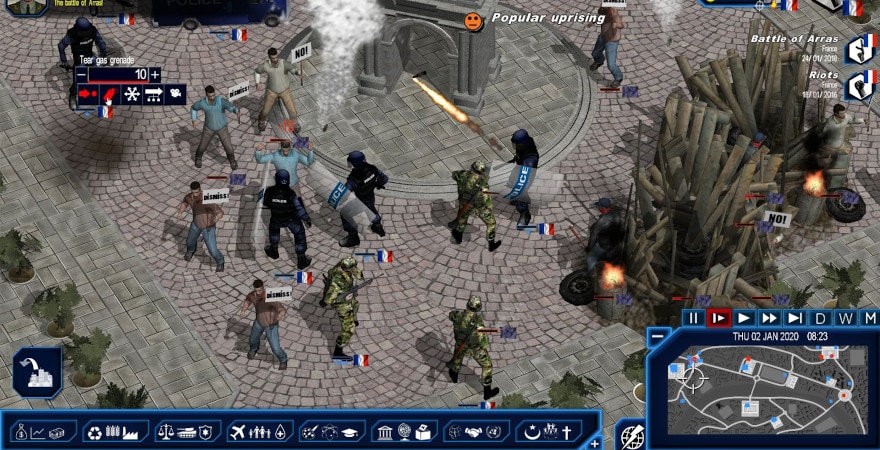Advance time by one week (W)
Screen dimensions: 880x450
[846, 318]
